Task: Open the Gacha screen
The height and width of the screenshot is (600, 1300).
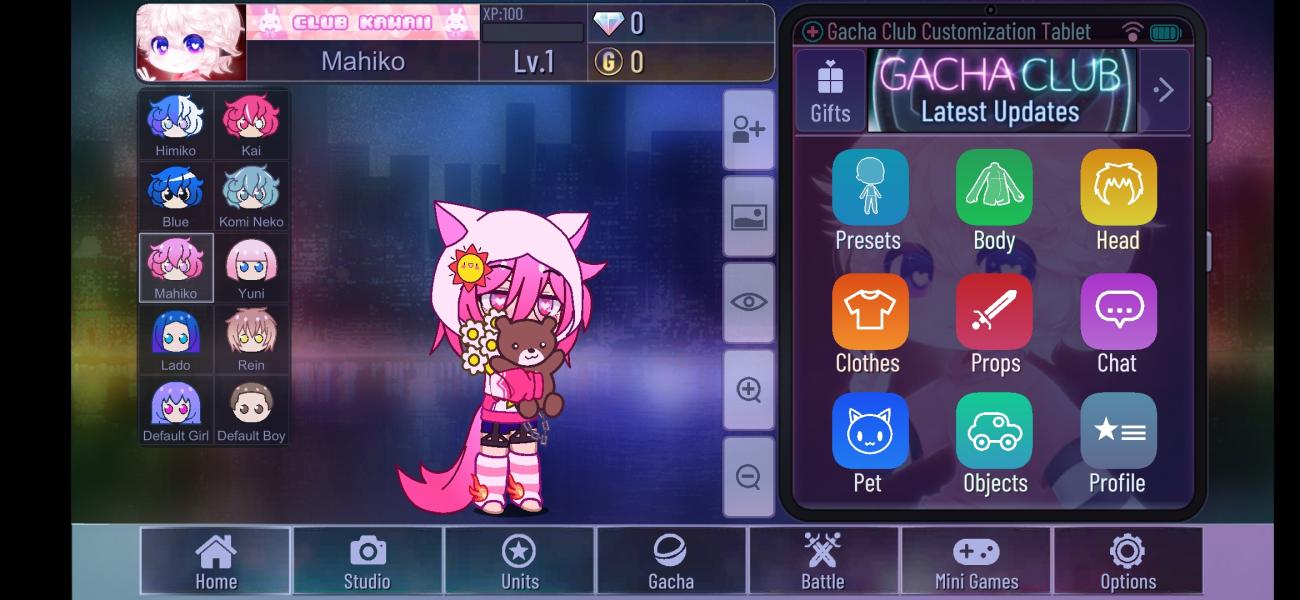Action: point(671,561)
